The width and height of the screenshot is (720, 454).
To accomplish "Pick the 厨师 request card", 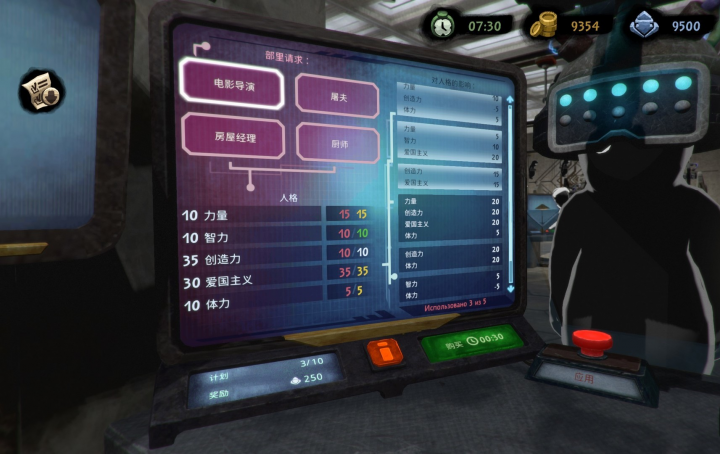I will (x=339, y=144).
